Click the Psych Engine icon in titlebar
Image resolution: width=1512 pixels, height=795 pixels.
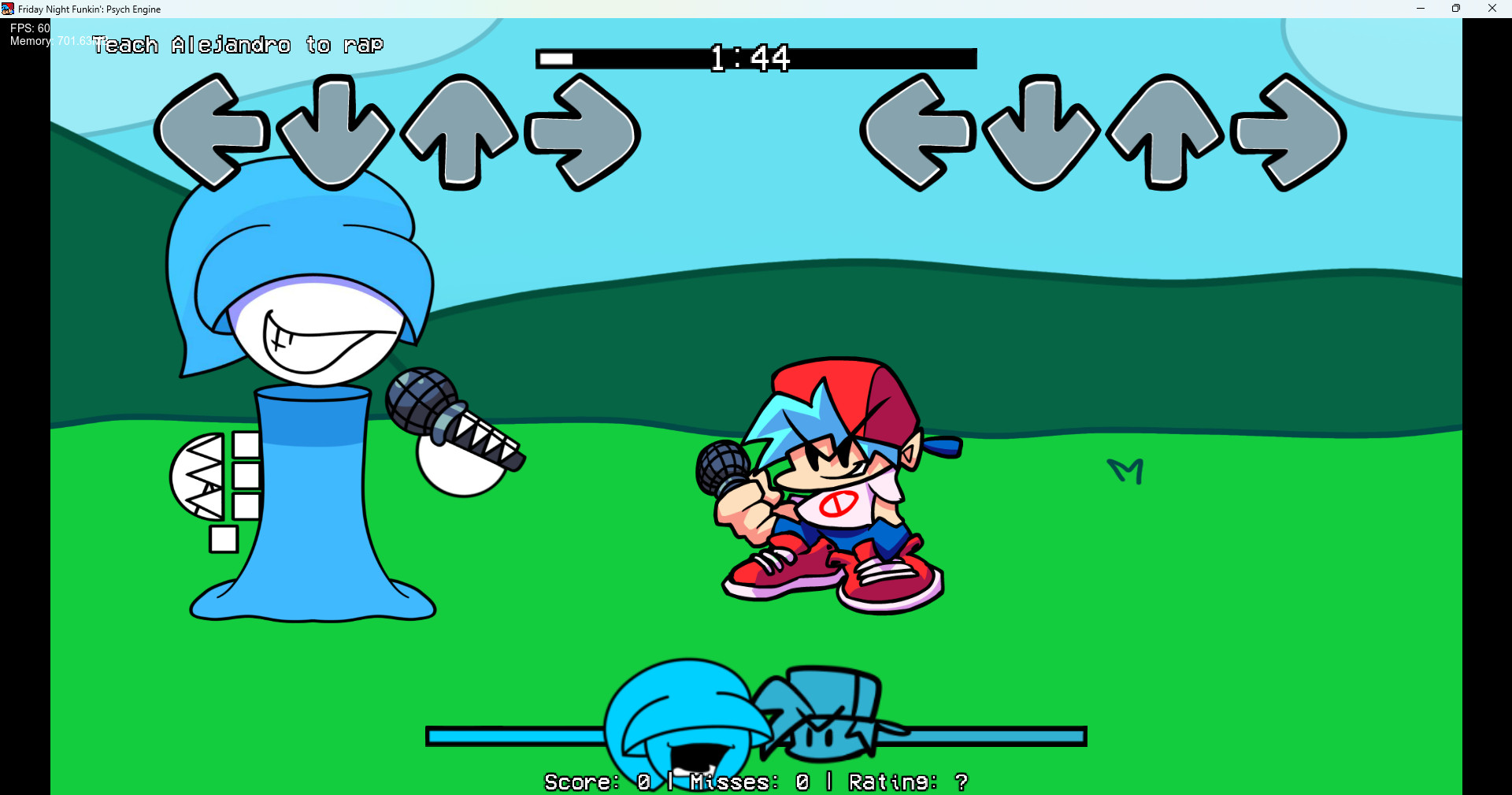pyautogui.click(x=6, y=9)
